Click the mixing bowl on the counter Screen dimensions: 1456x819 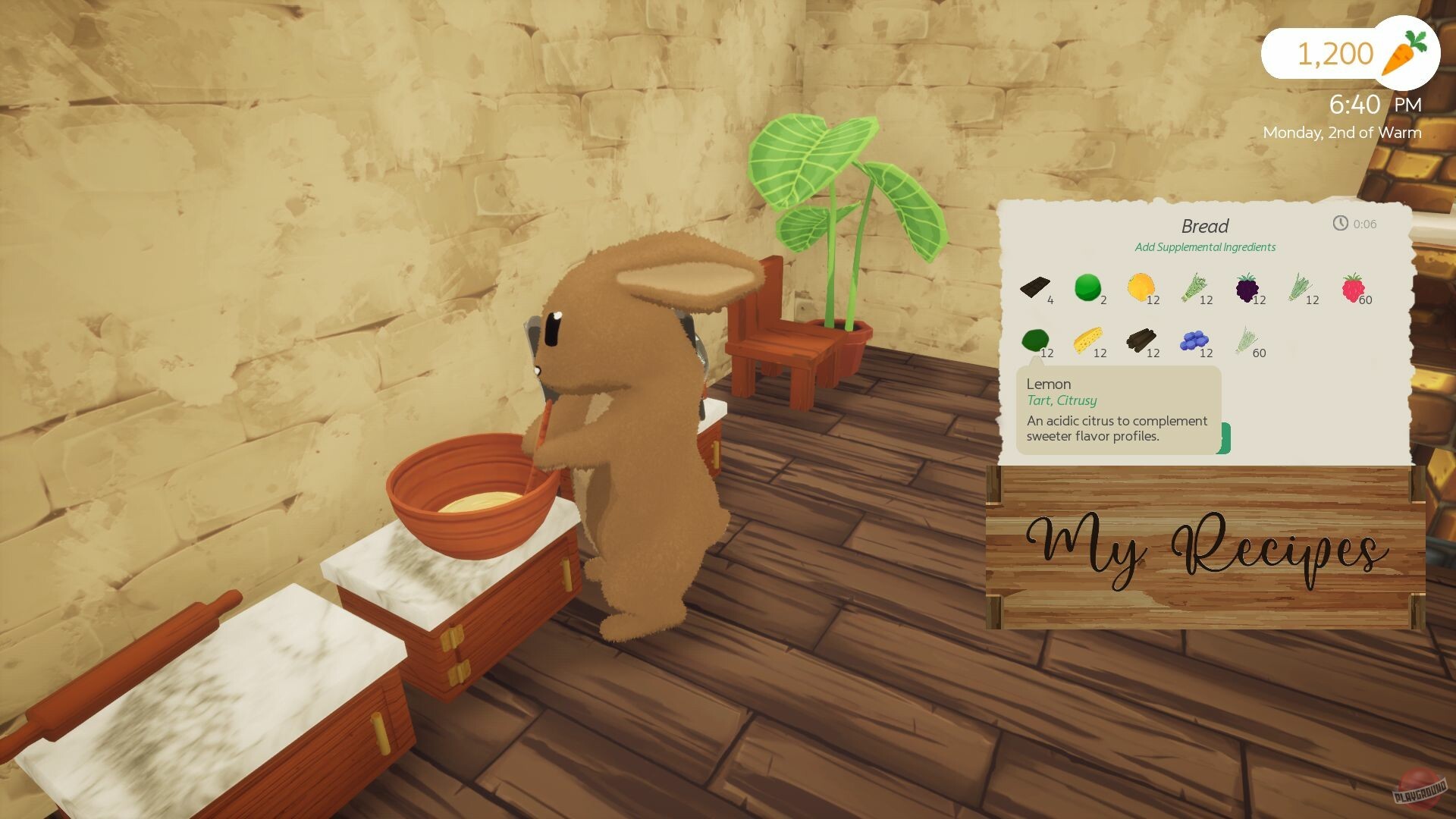[x=469, y=493]
